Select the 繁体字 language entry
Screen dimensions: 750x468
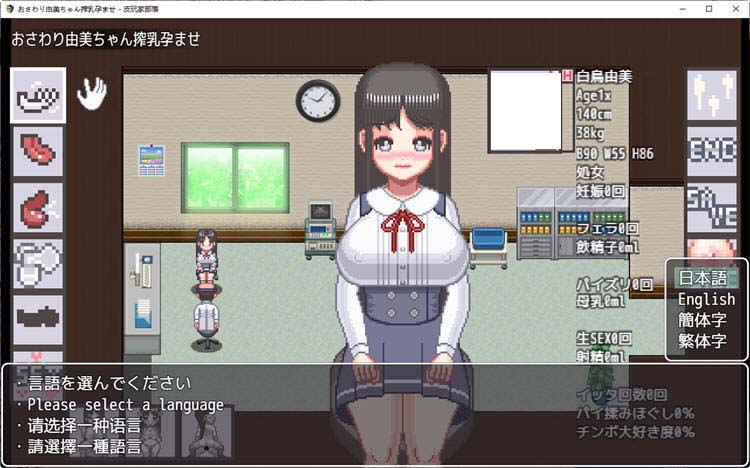[706, 341]
